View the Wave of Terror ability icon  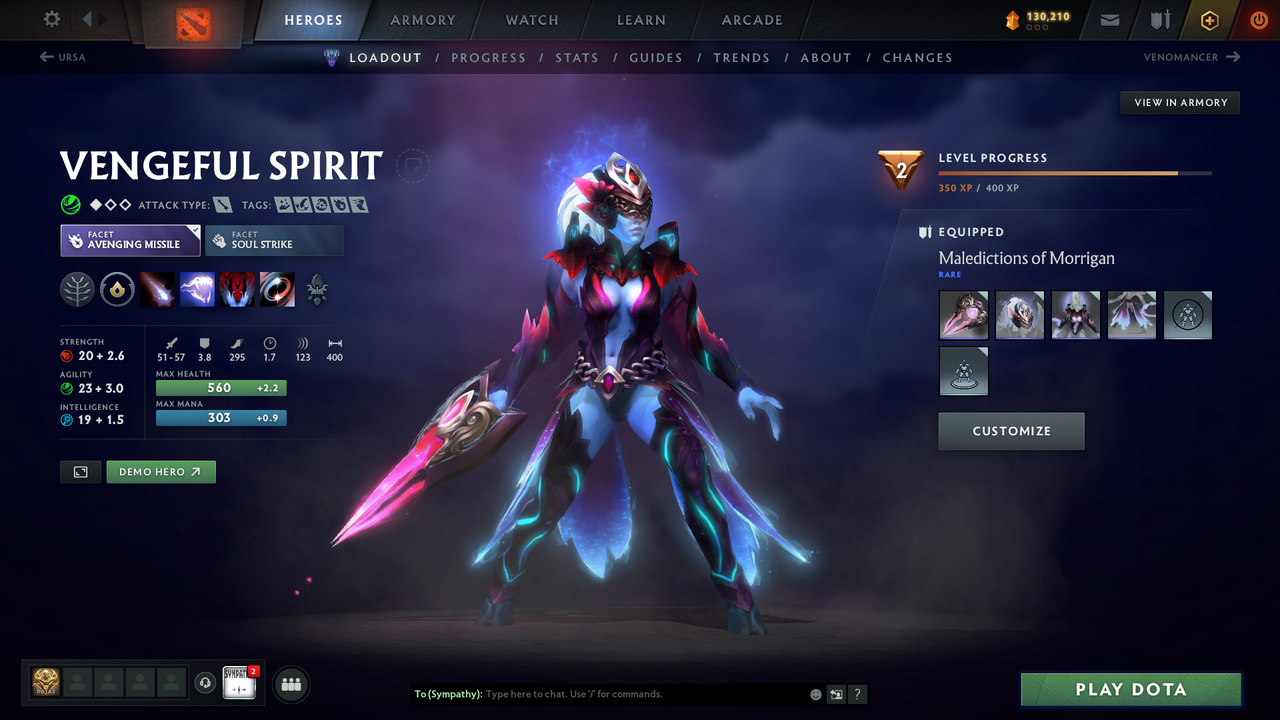point(197,289)
